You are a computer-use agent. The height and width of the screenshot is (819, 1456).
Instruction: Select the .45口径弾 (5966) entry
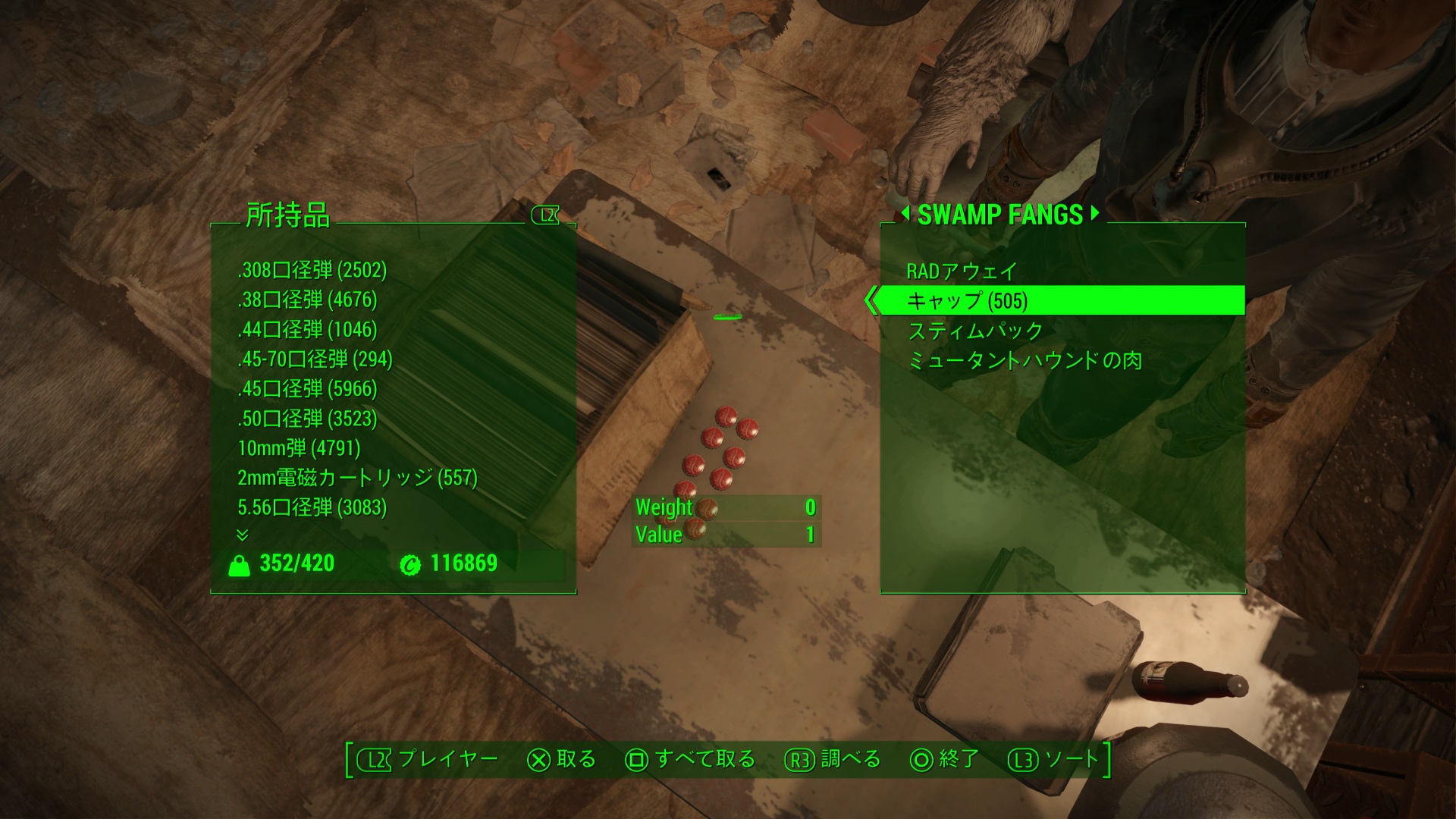(307, 388)
